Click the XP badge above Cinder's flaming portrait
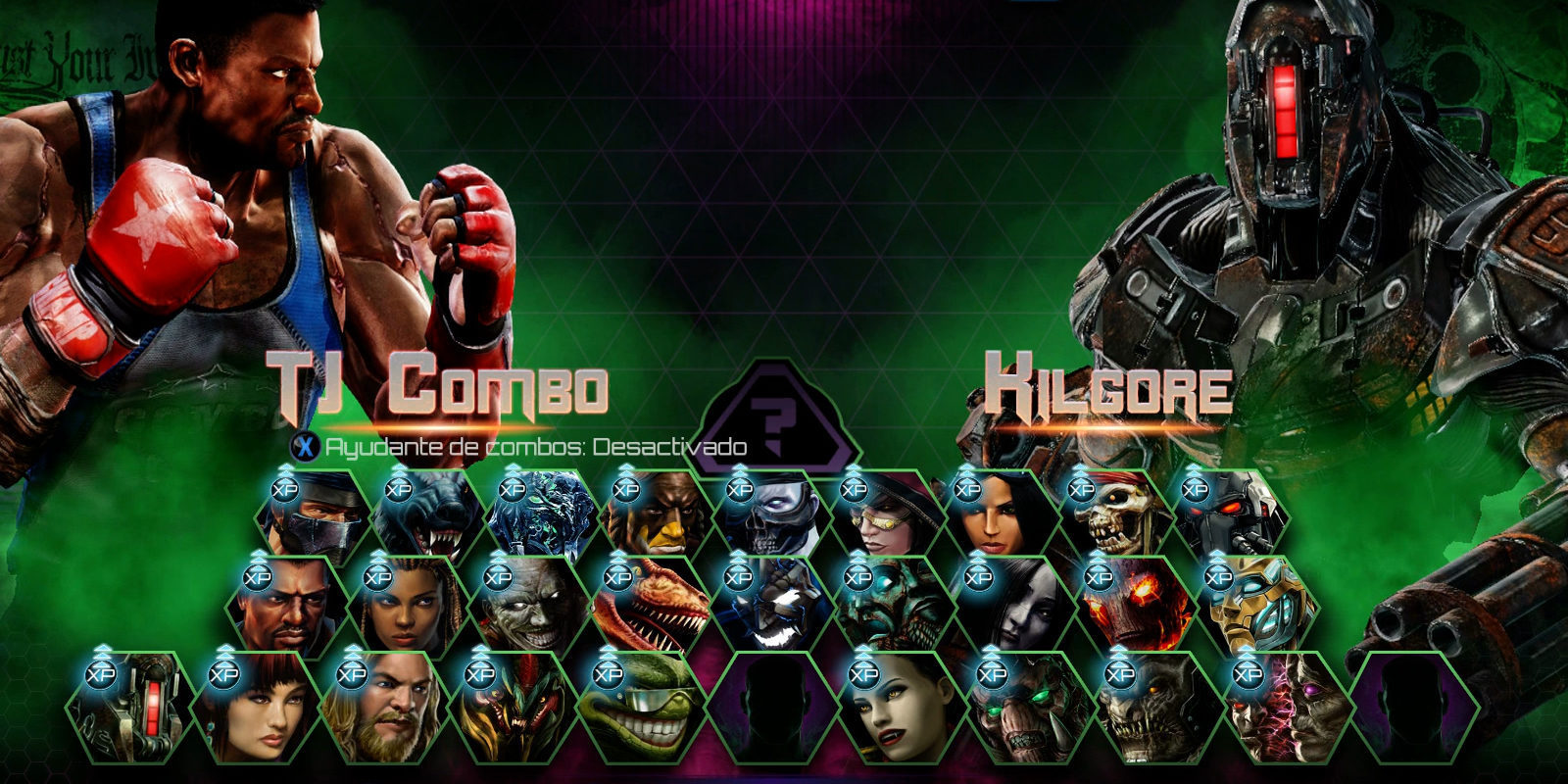The height and width of the screenshot is (784, 1568). pos(1098,576)
